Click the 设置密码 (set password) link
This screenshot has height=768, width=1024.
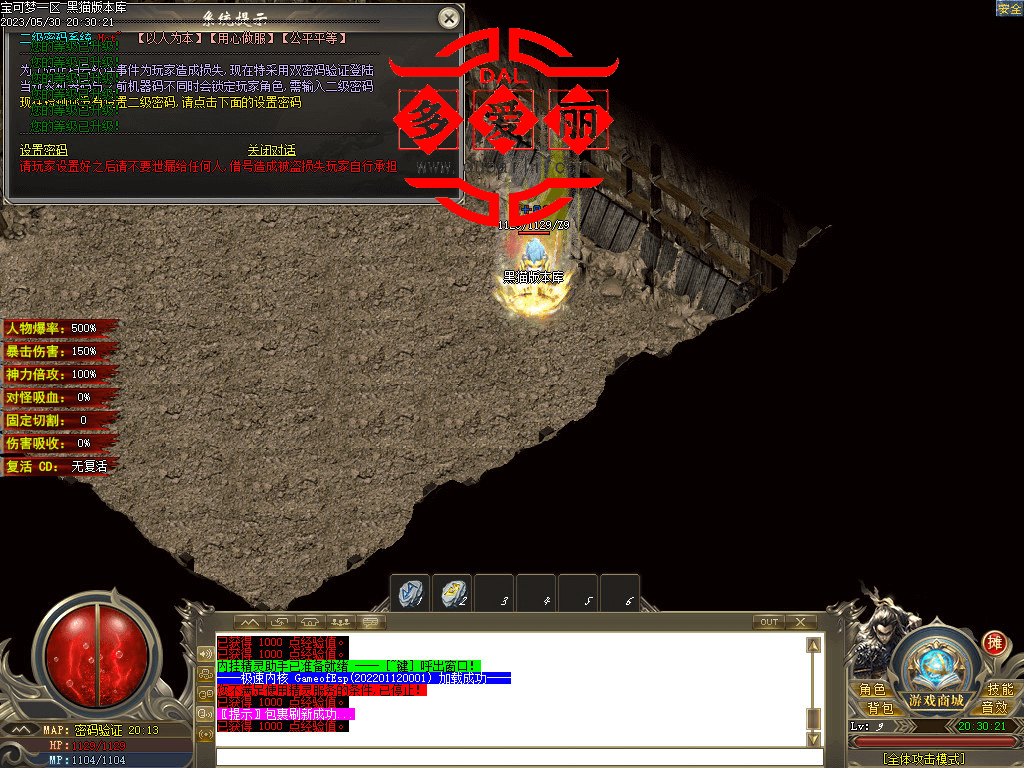click(x=44, y=150)
